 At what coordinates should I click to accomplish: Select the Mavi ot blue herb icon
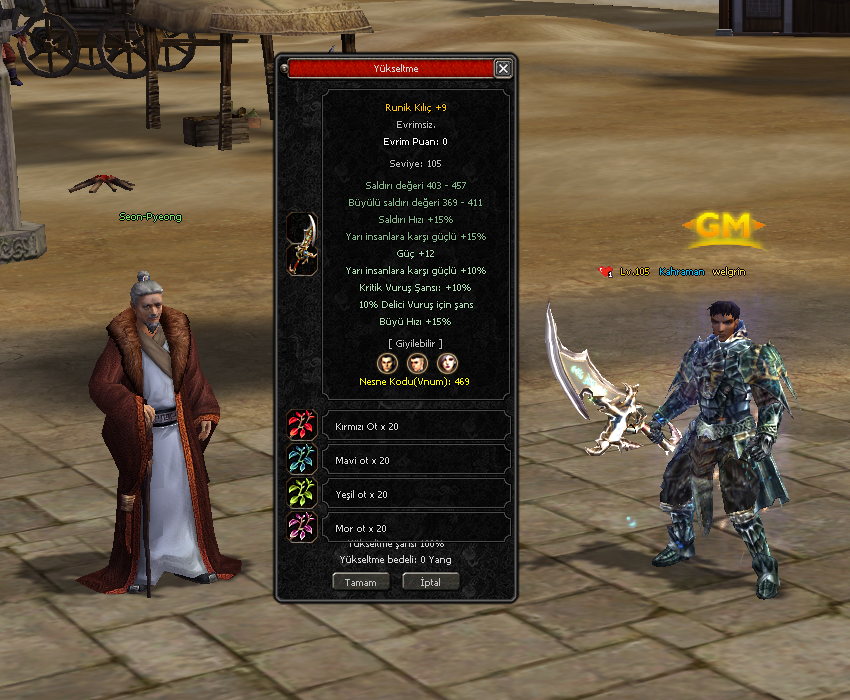[303, 460]
